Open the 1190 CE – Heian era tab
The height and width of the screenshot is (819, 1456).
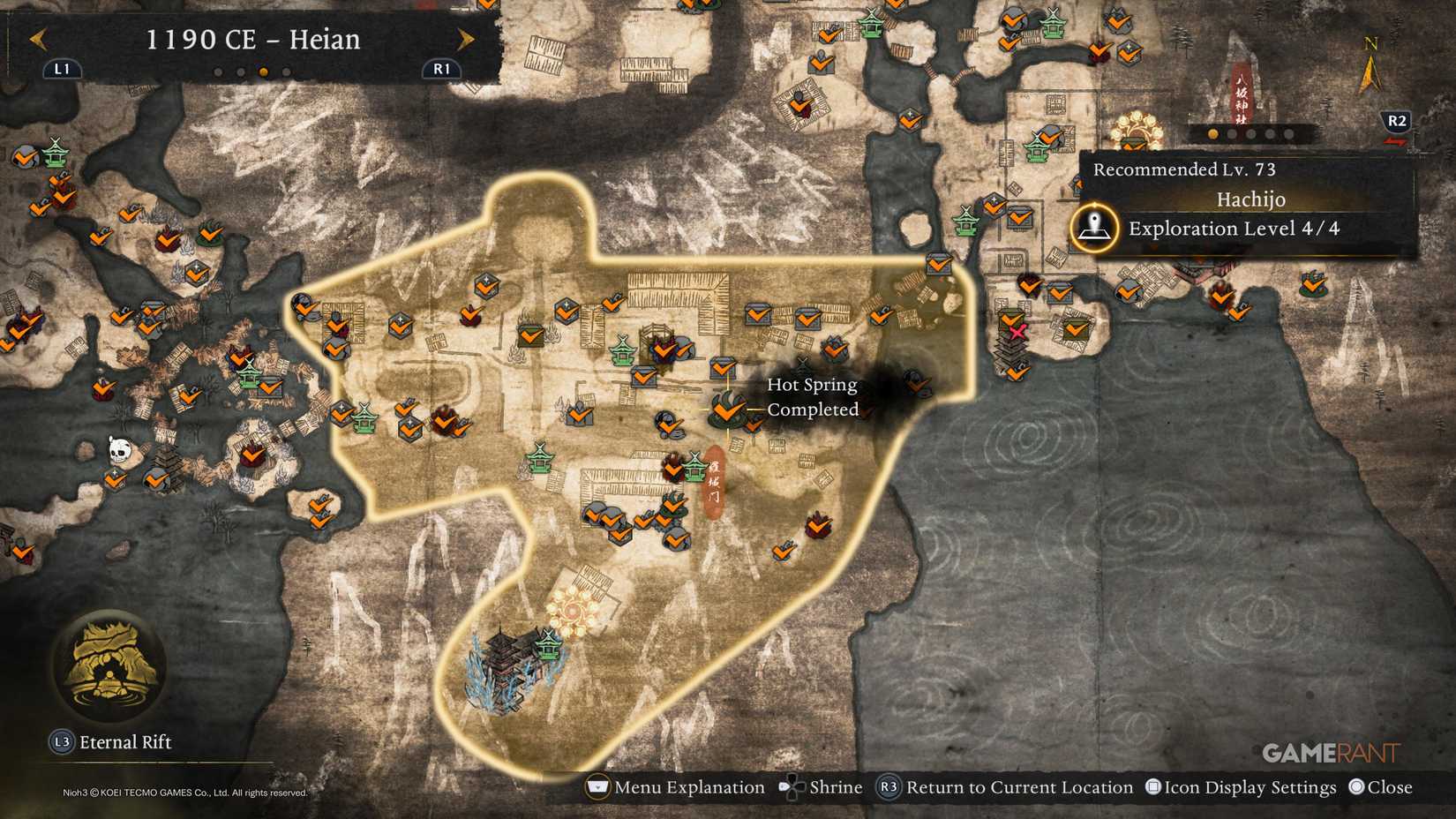(x=254, y=39)
